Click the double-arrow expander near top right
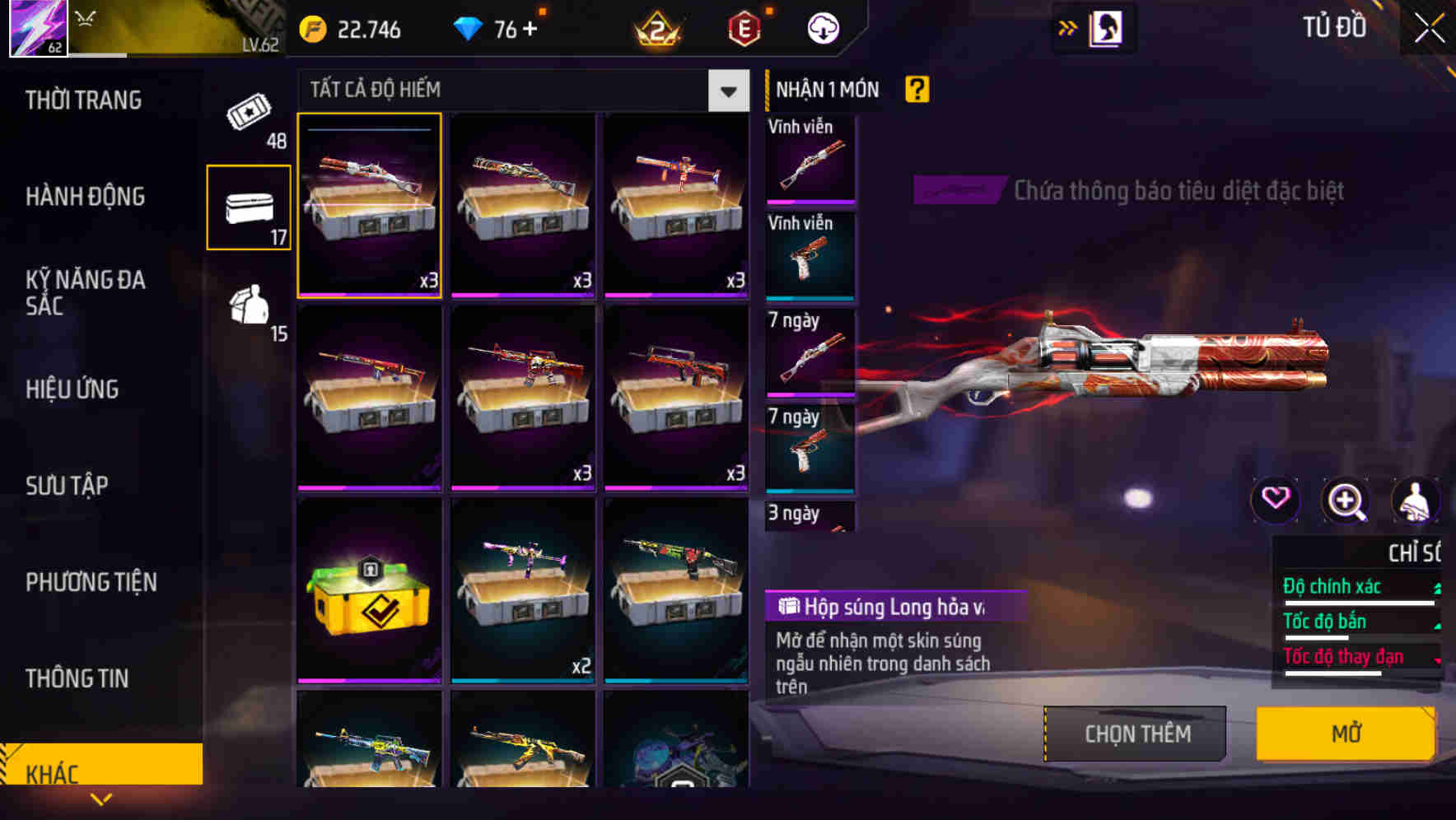 1068,27
